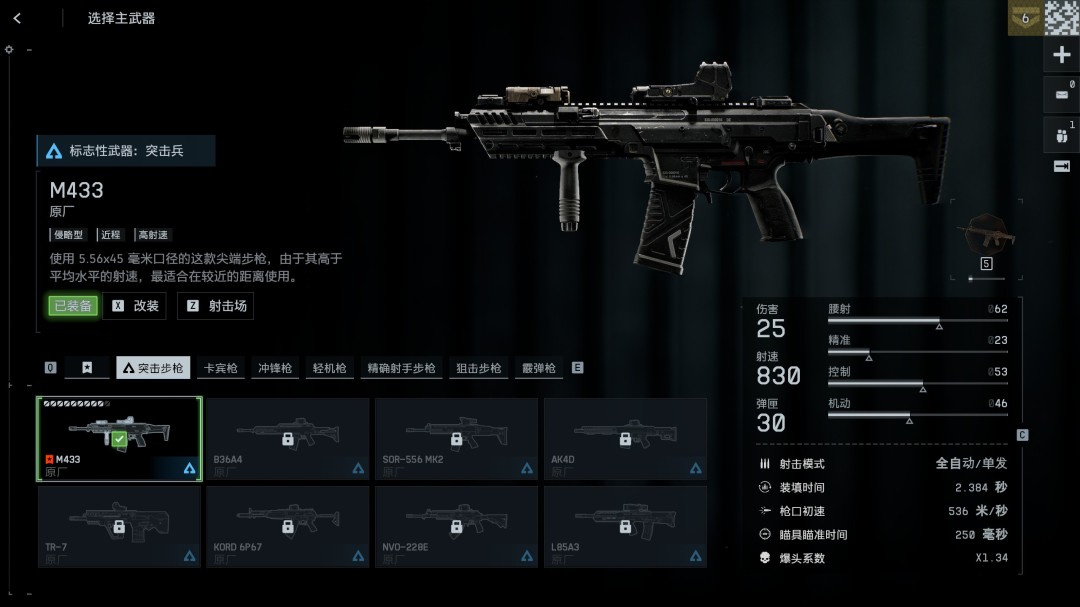Select the locked TR-7 rifle tile
1080x607 pixels.
tap(119, 526)
